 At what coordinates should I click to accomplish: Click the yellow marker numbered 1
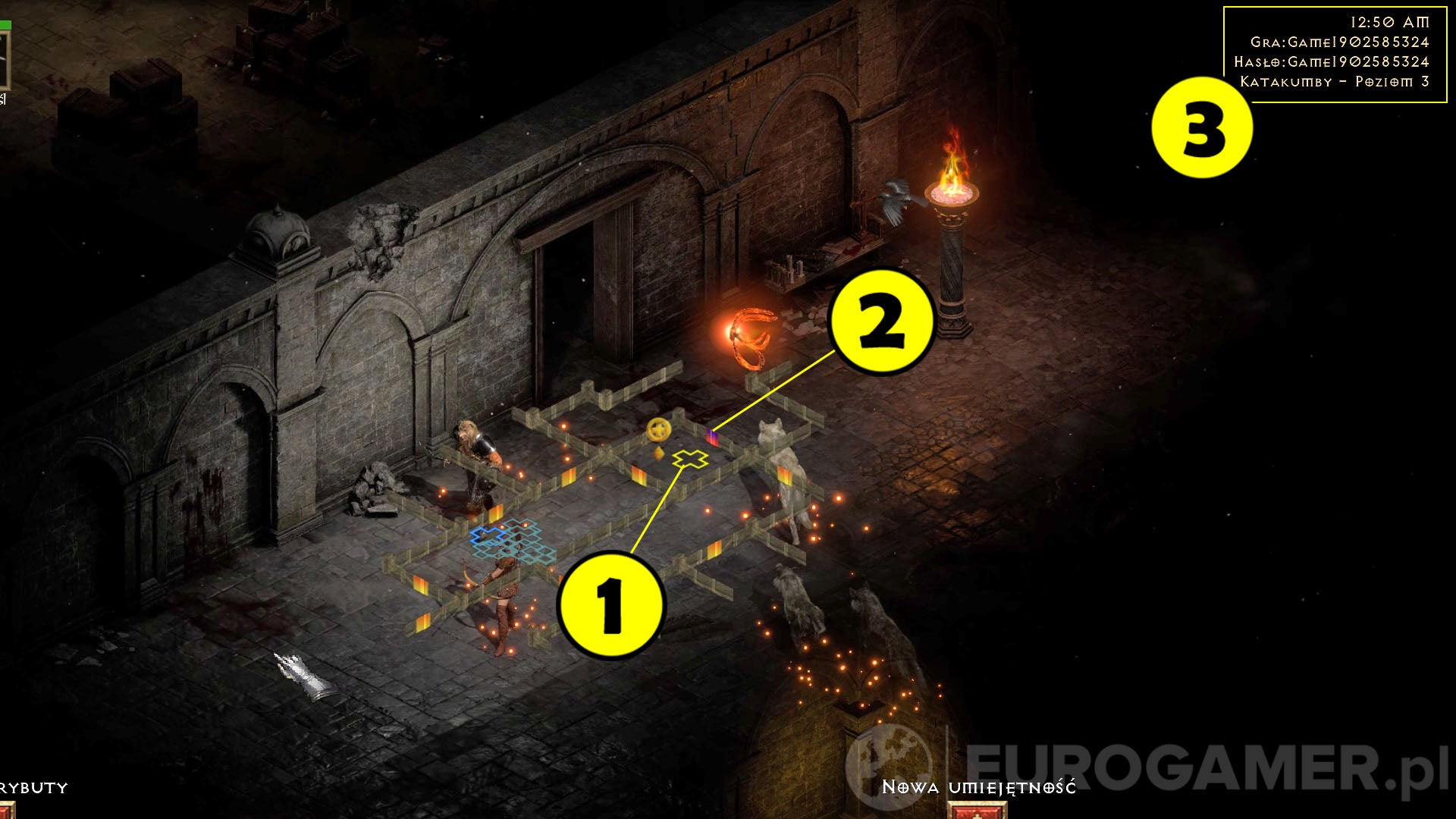610,604
